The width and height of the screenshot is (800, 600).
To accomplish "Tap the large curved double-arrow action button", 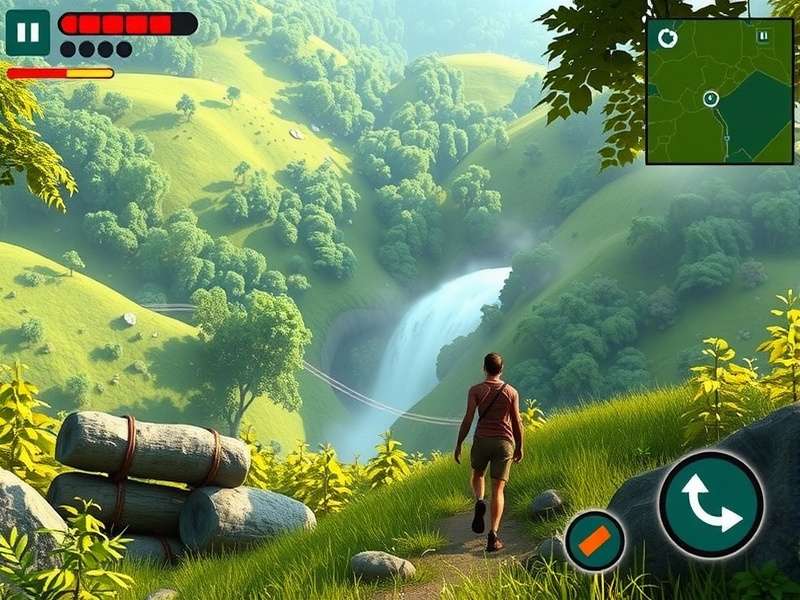I will point(711,503).
